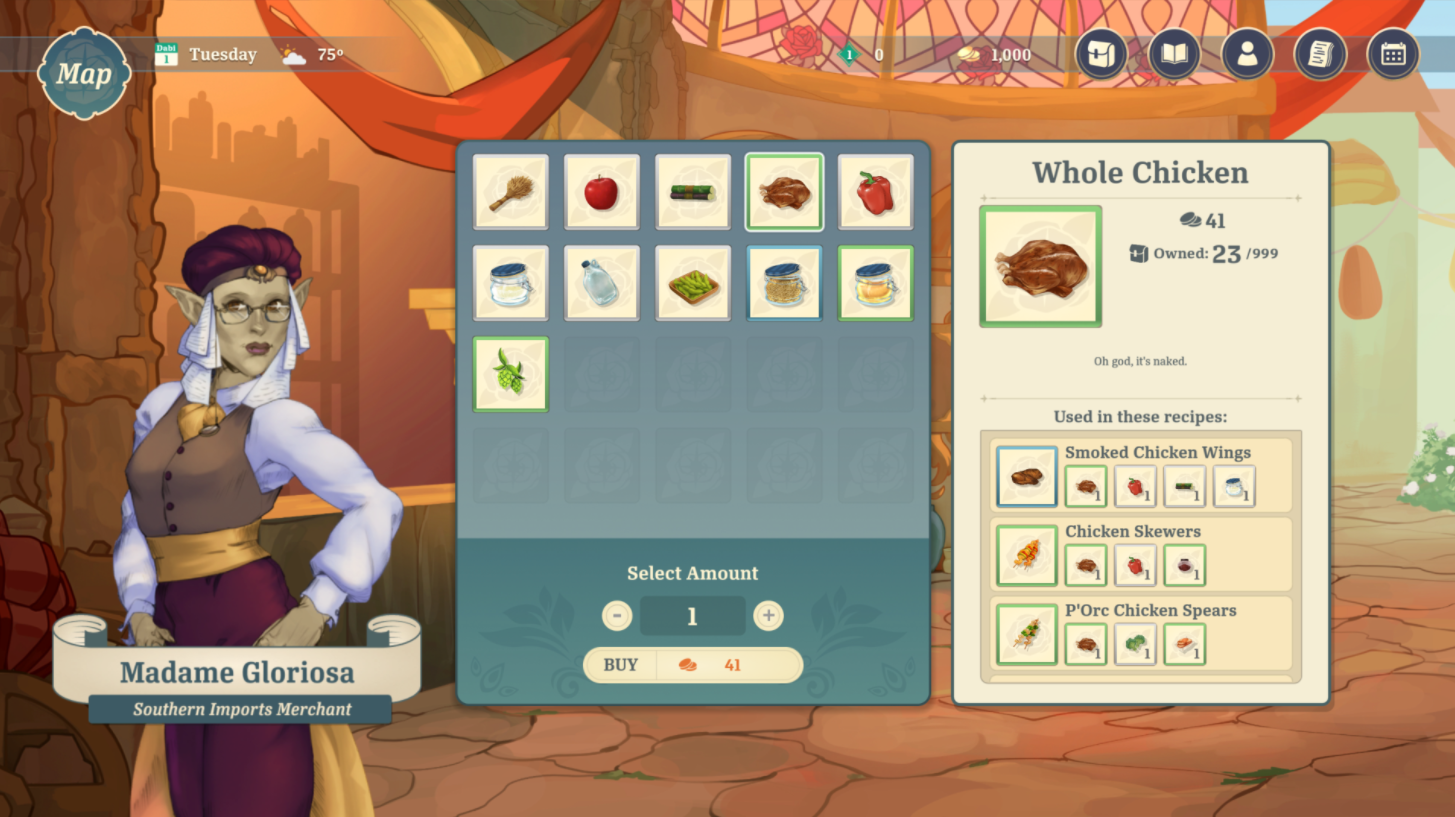Viewport: 1455px width, 817px height.
Task: Select the jar of golden honey
Action: [875, 283]
